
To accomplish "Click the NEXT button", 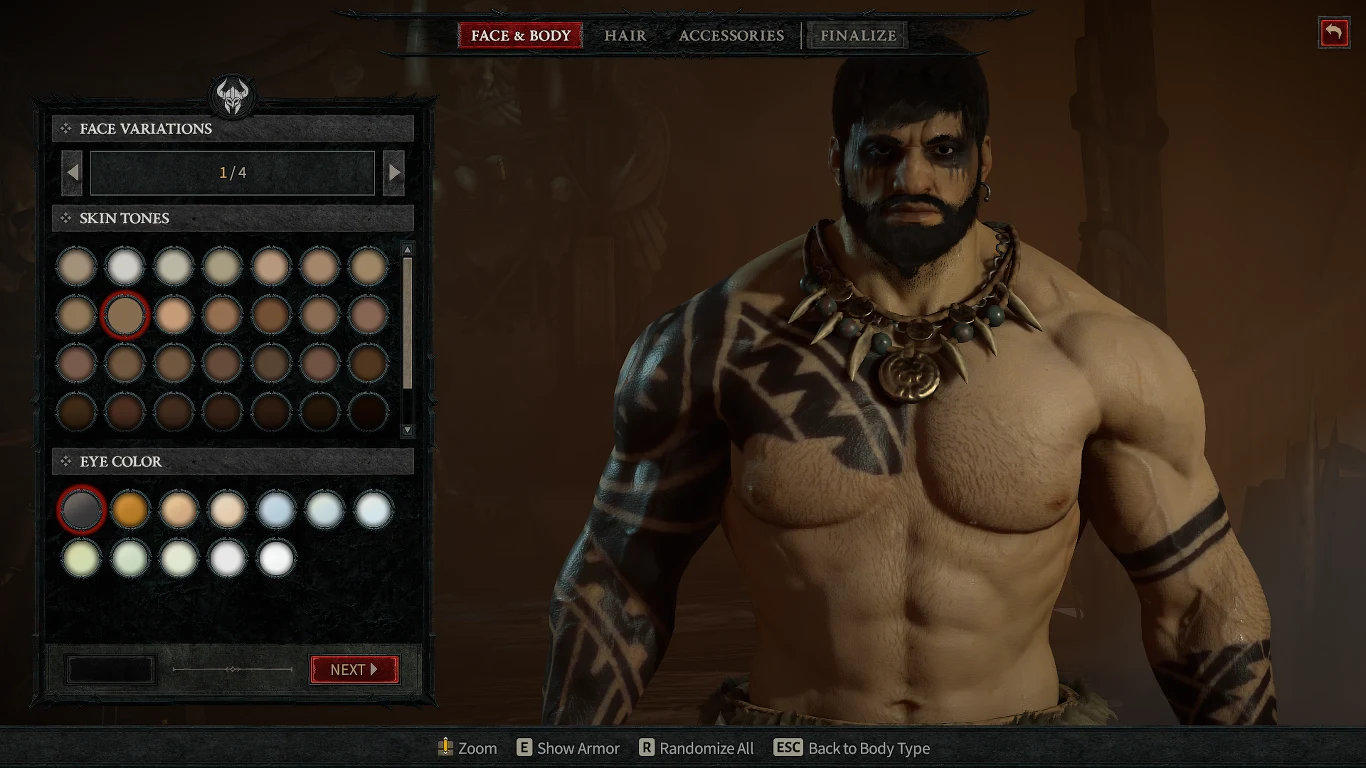I will click(x=354, y=670).
